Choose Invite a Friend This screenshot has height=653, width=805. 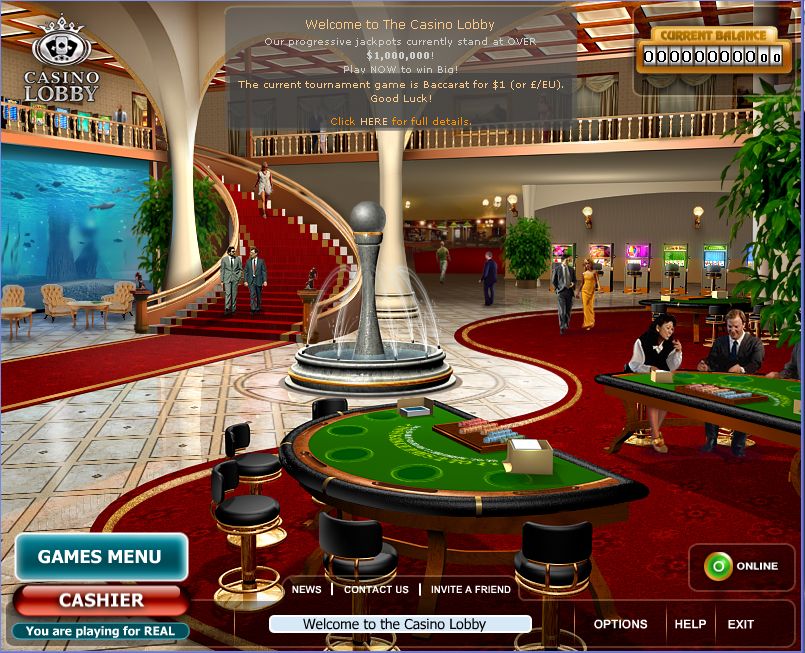(471, 590)
